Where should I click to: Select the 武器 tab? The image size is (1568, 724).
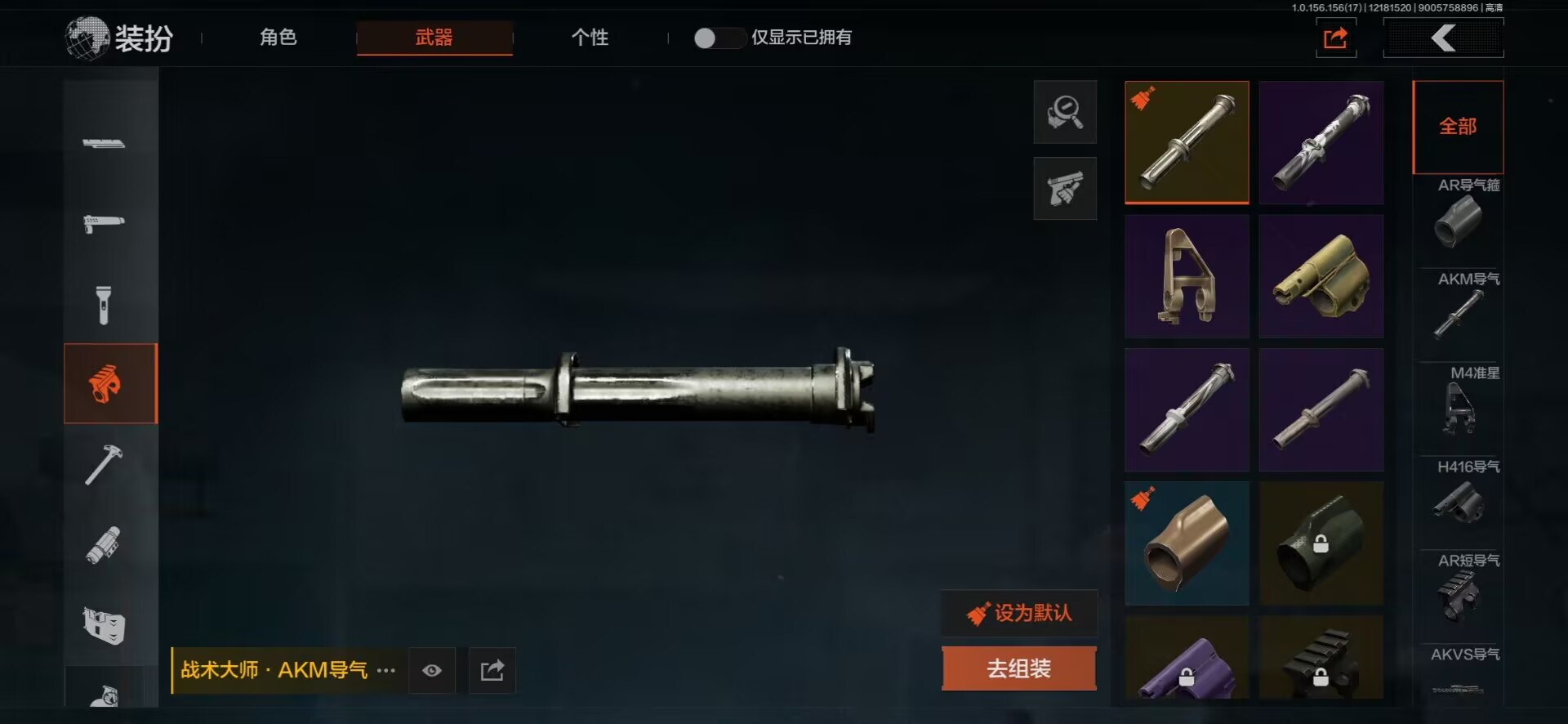click(x=434, y=38)
